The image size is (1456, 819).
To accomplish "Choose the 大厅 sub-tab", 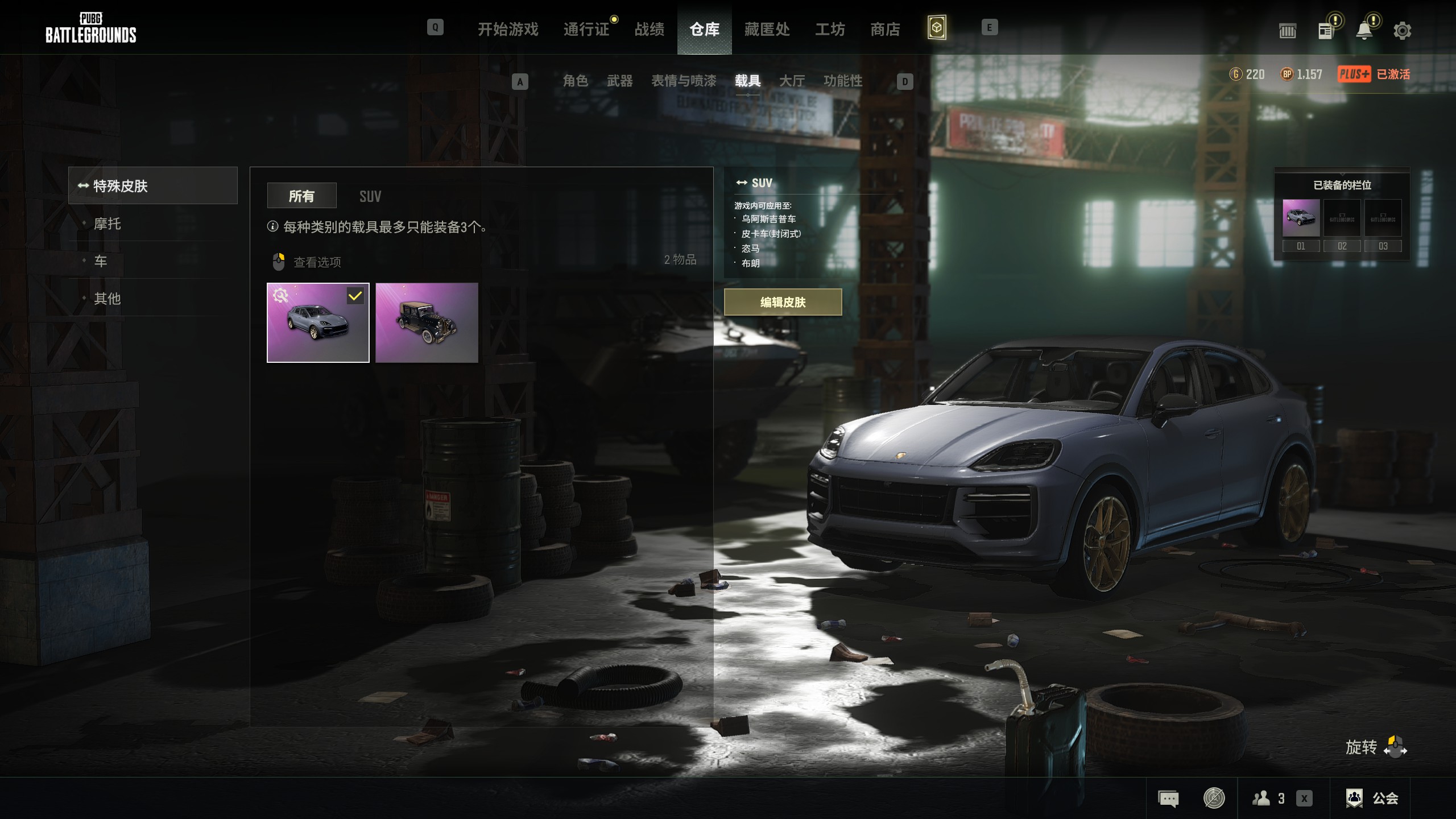I will pyautogui.click(x=792, y=81).
